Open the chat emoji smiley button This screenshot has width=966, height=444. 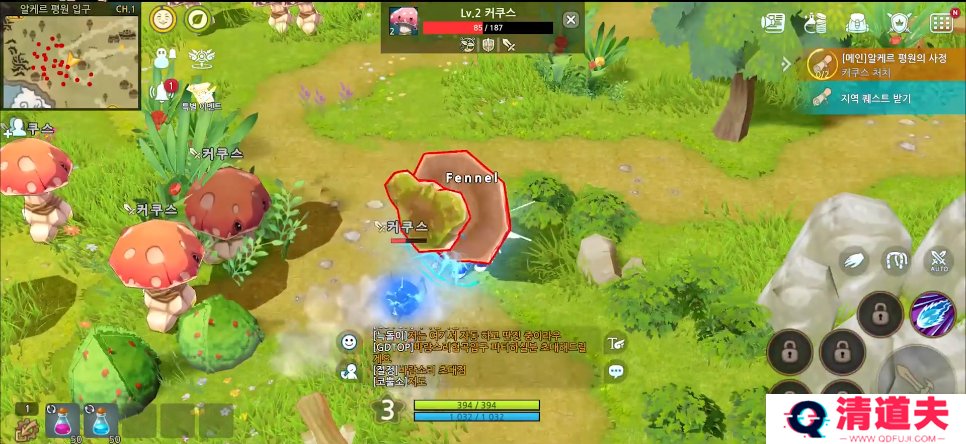tap(349, 342)
